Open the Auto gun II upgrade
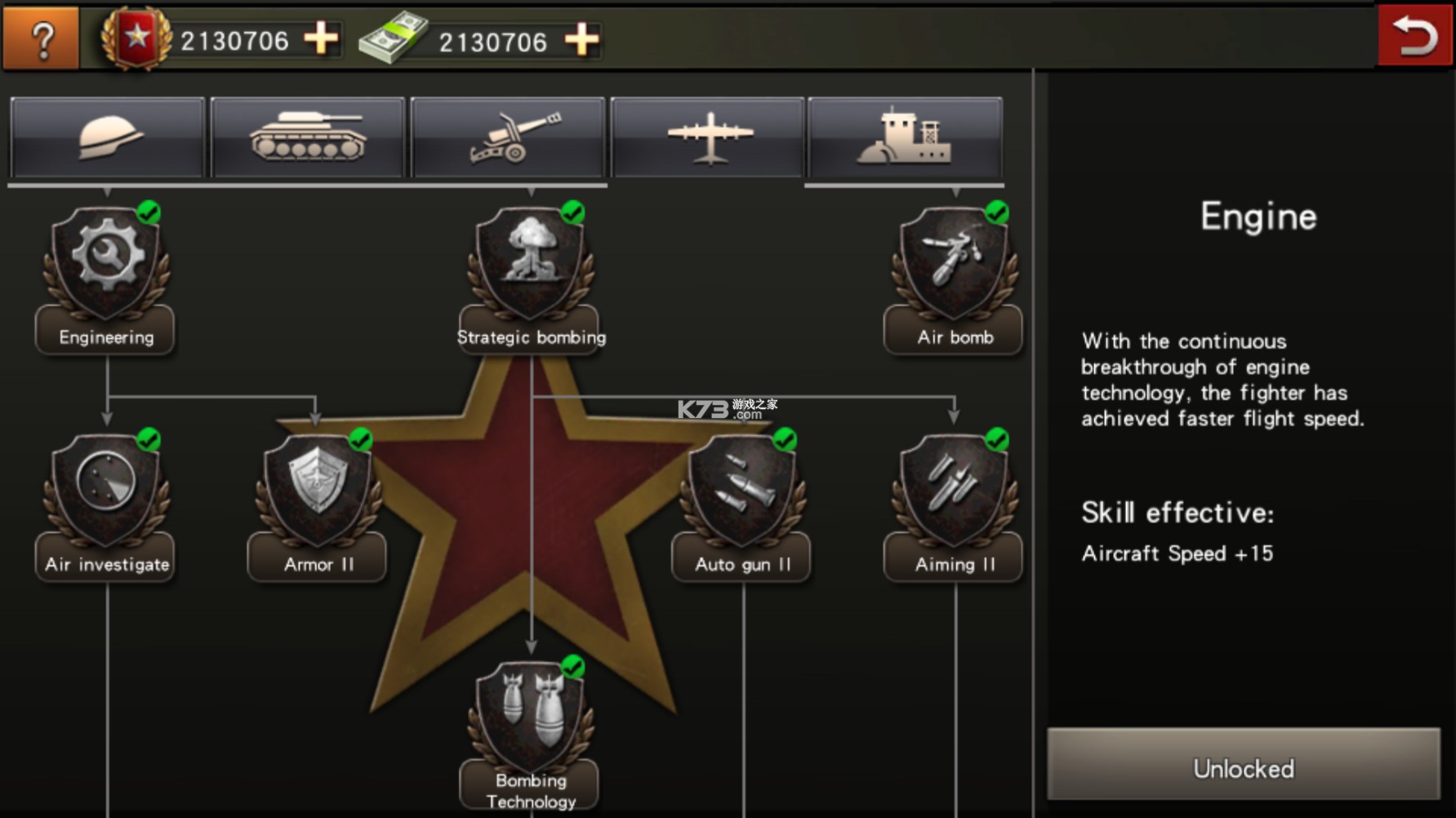 740,490
